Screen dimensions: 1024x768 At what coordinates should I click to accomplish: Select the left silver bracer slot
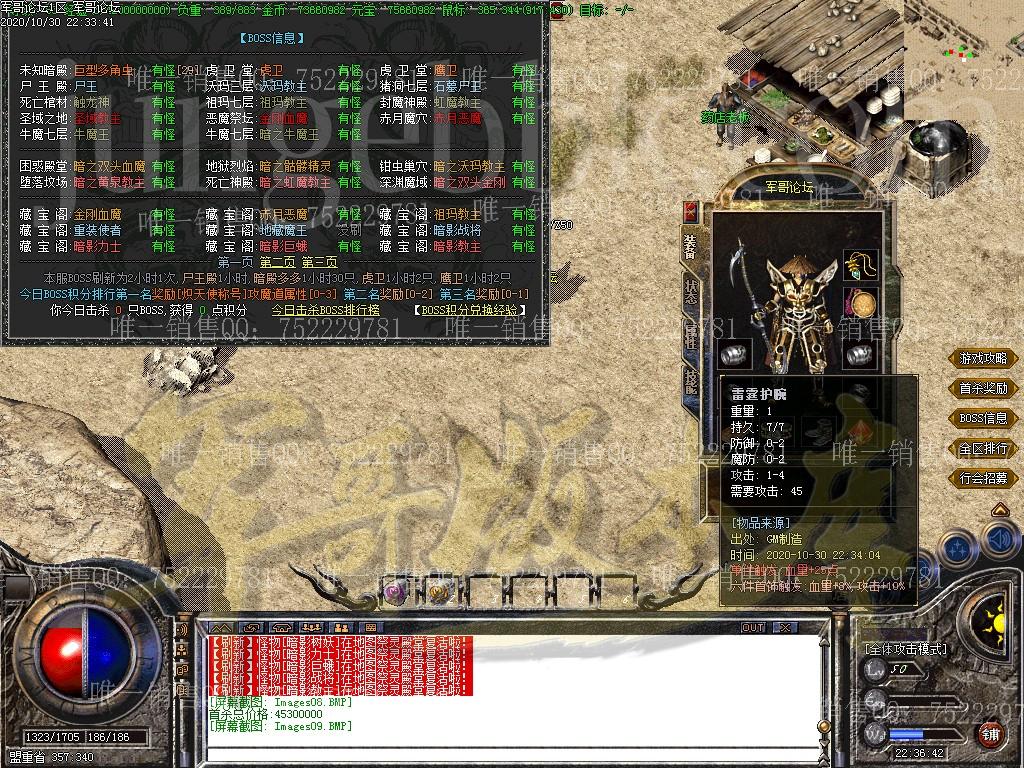[x=736, y=354]
